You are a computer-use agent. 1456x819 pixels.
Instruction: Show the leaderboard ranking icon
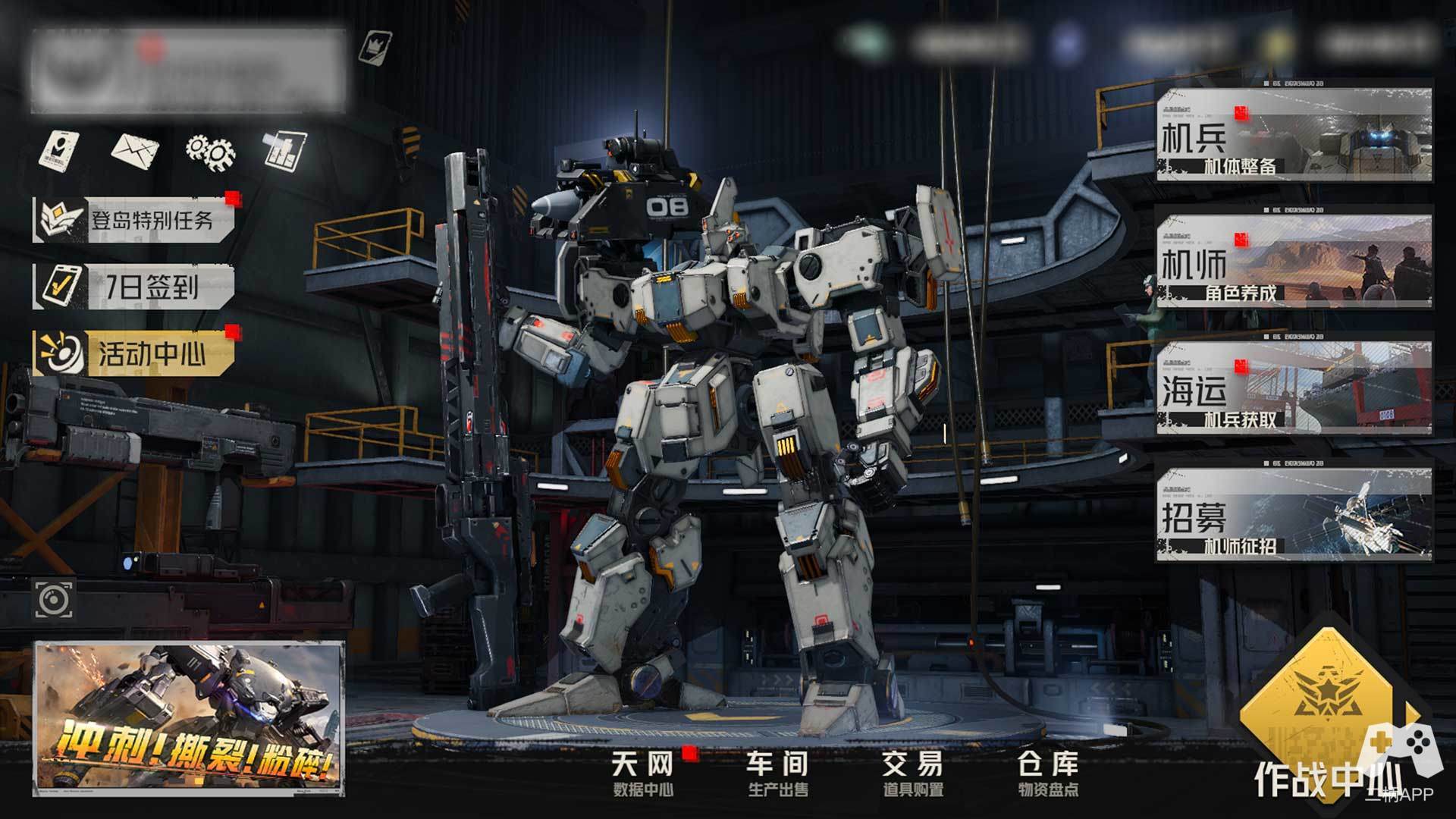pyautogui.click(x=284, y=149)
